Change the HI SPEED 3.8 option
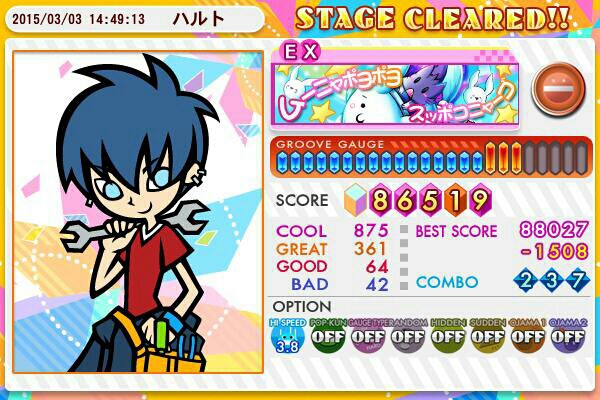This screenshot has height=400, width=600. (288, 337)
